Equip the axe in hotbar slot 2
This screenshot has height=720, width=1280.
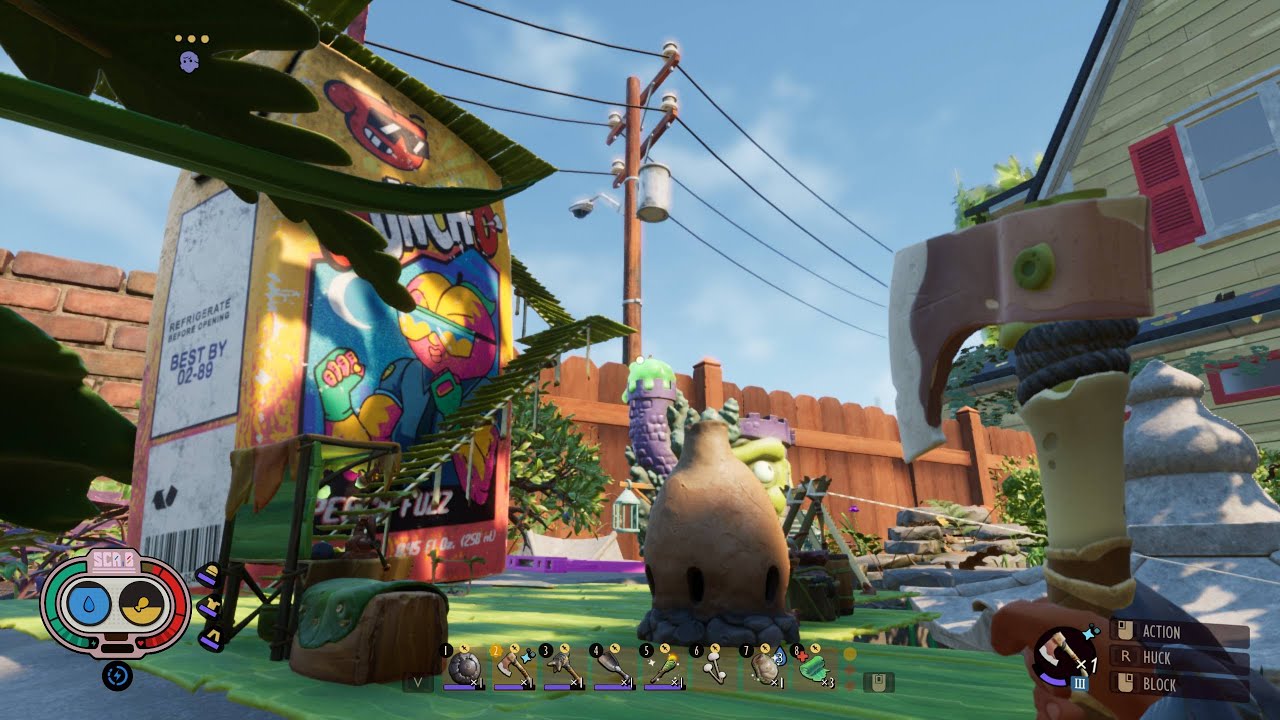point(512,668)
